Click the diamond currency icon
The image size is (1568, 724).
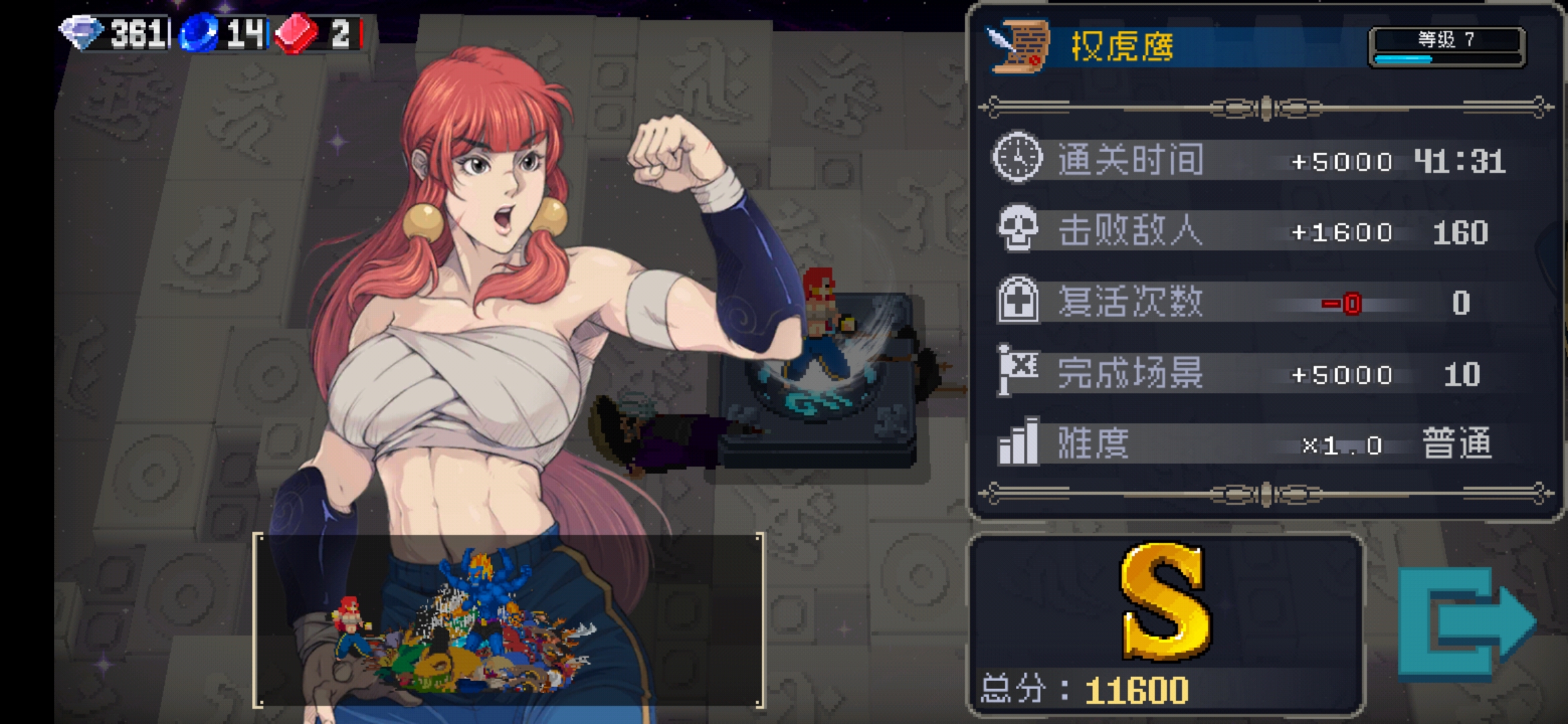(x=80, y=30)
